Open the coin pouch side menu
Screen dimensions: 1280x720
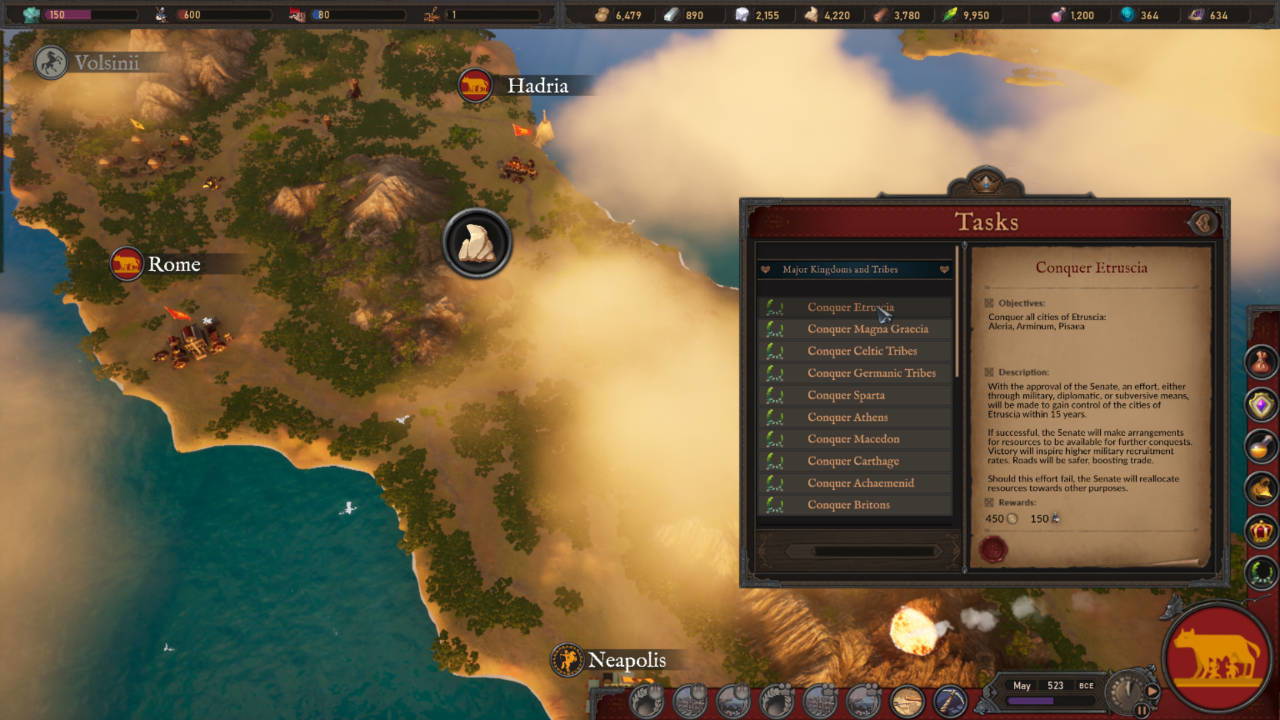tap(1262, 361)
